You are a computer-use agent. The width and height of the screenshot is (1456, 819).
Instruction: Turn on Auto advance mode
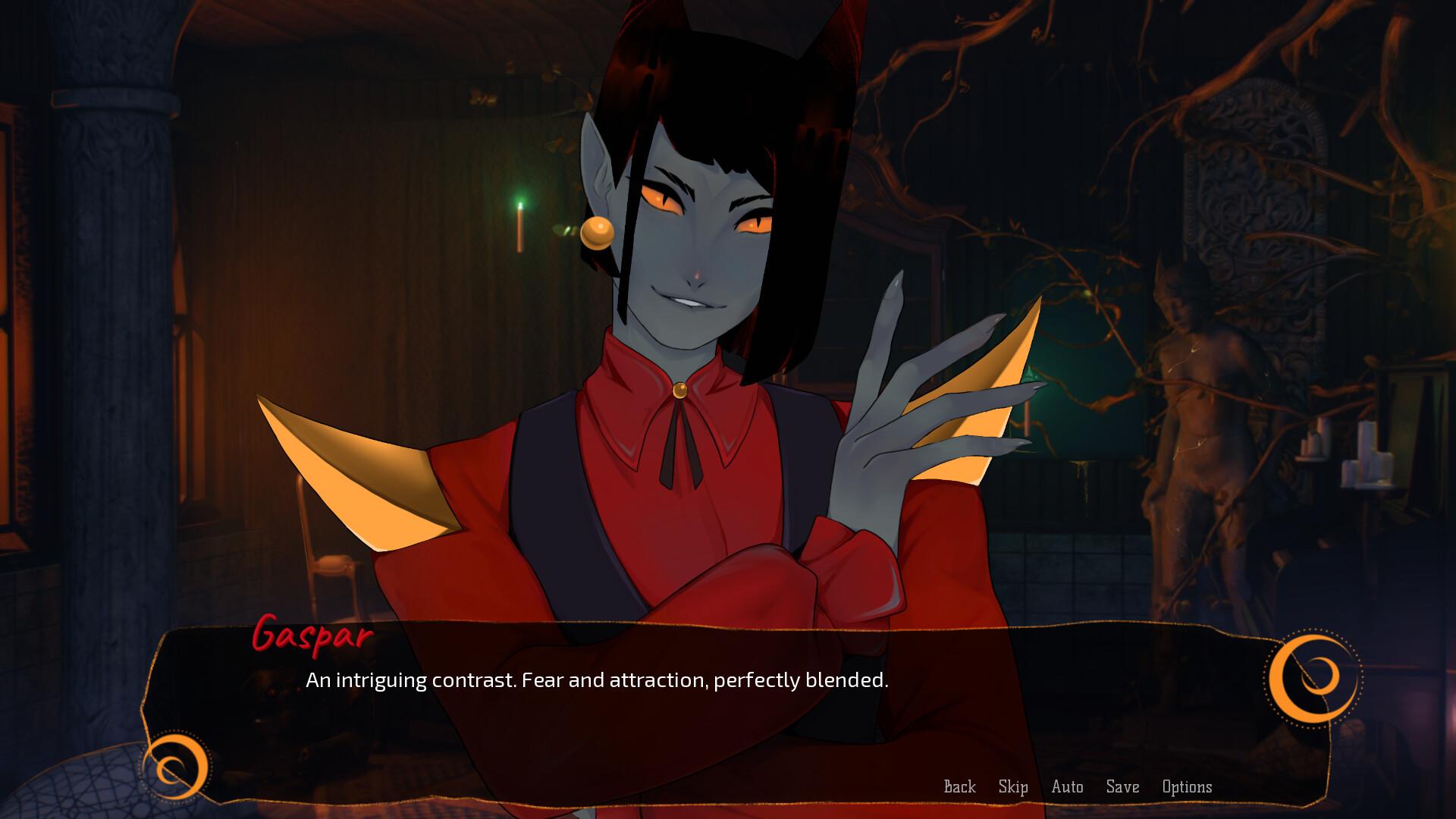coord(1067,787)
